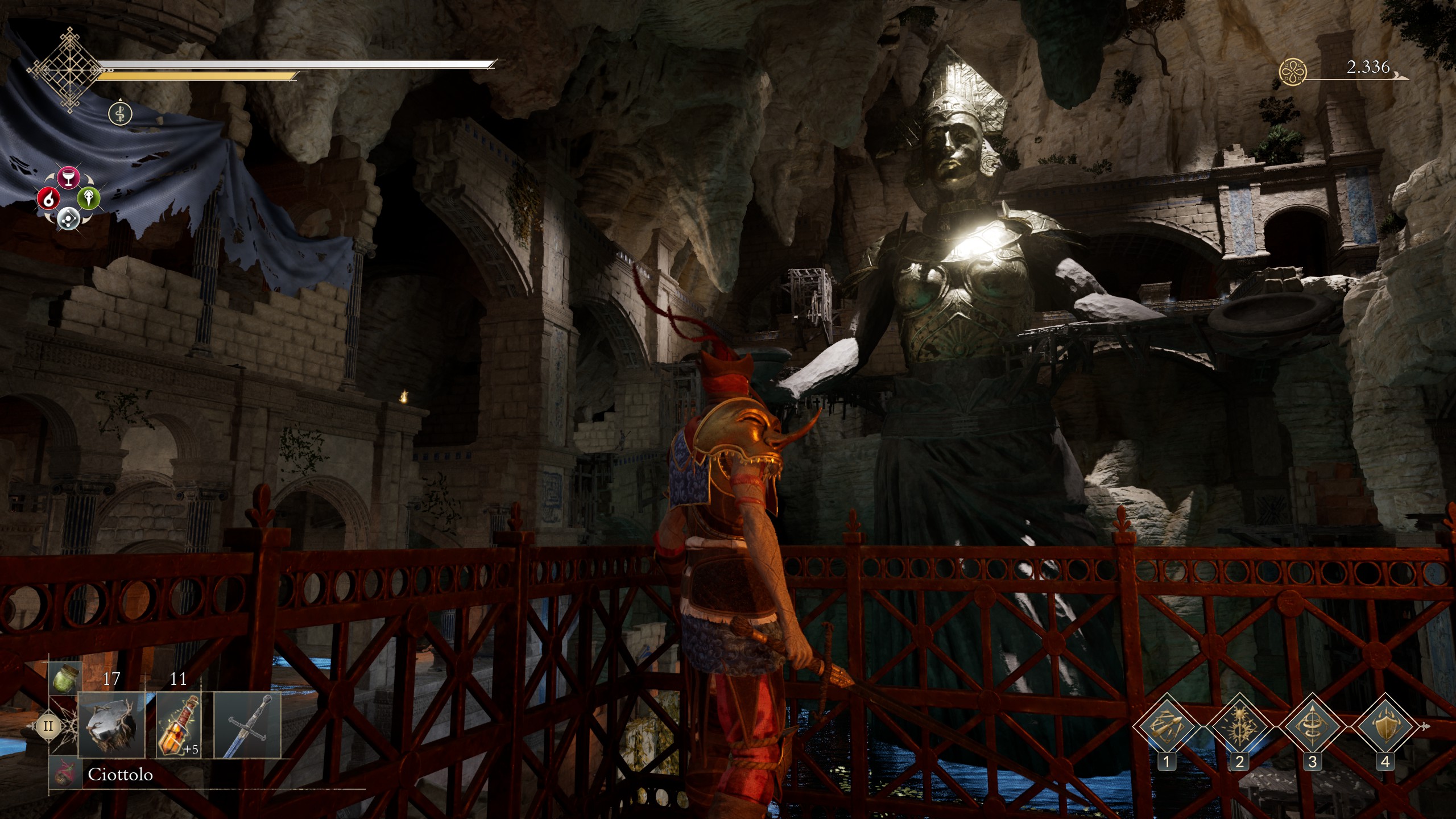Click the wine goblet element icon
1456x819 pixels.
(x=68, y=178)
